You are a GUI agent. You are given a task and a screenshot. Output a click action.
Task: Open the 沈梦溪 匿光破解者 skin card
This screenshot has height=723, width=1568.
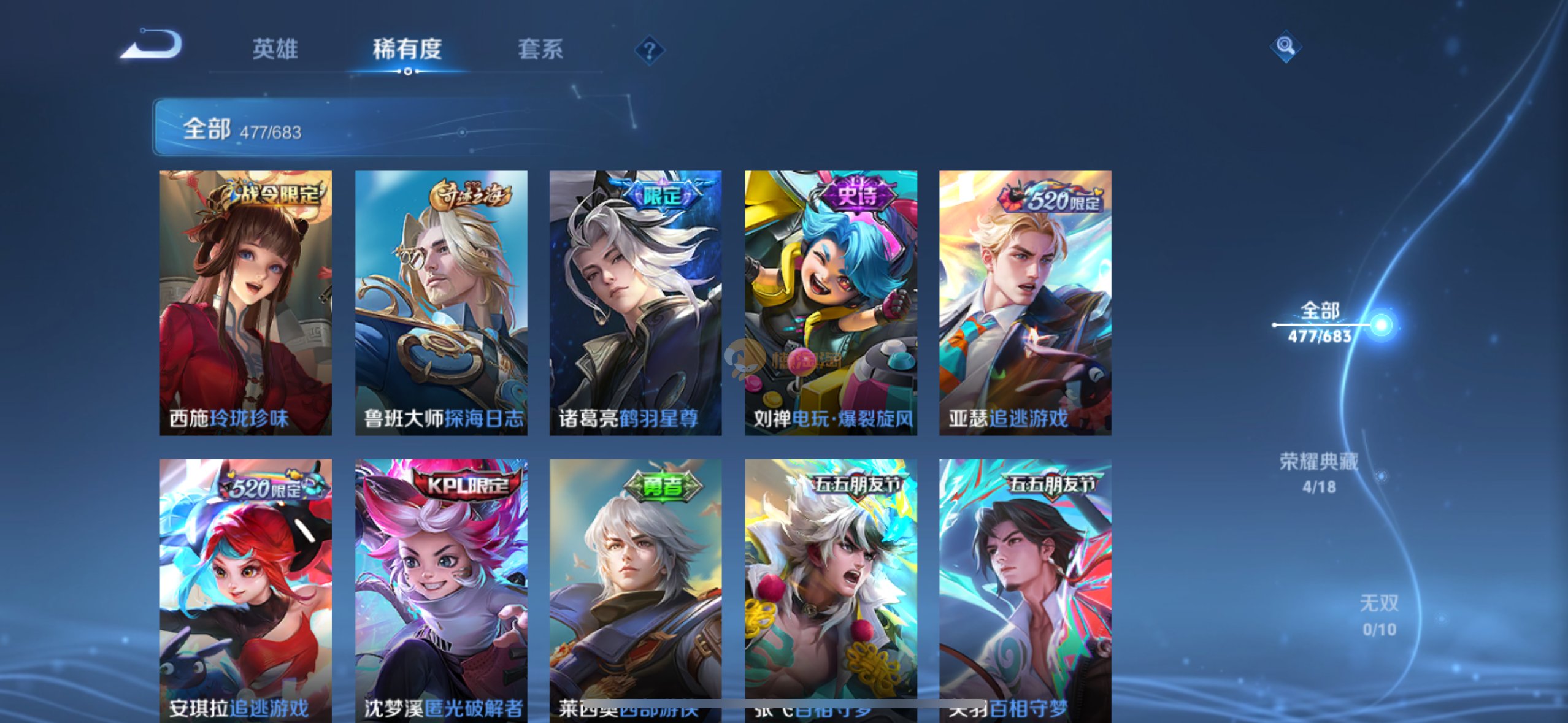click(441, 590)
